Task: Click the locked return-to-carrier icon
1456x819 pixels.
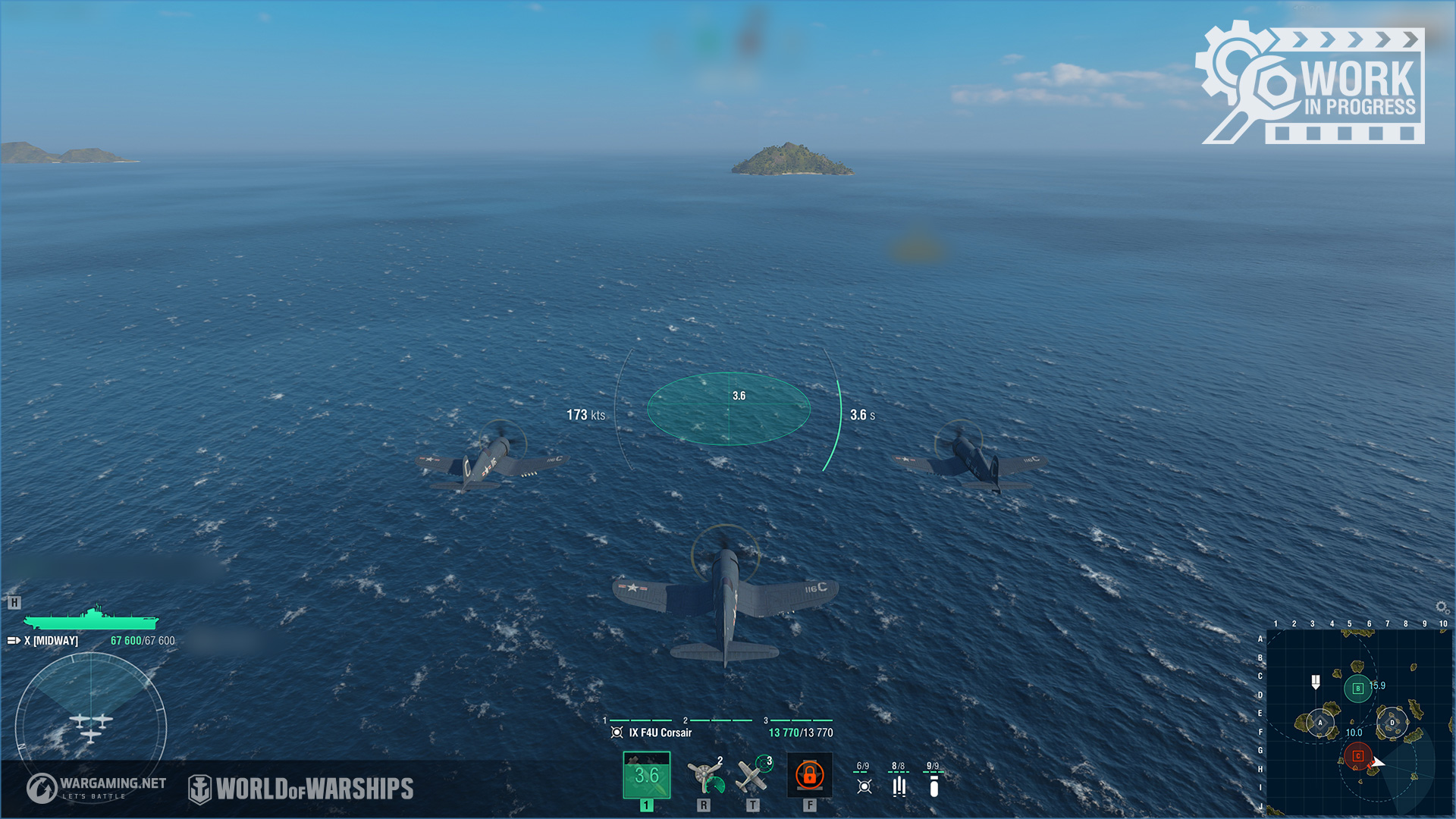Action: click(x=809, y=775)
